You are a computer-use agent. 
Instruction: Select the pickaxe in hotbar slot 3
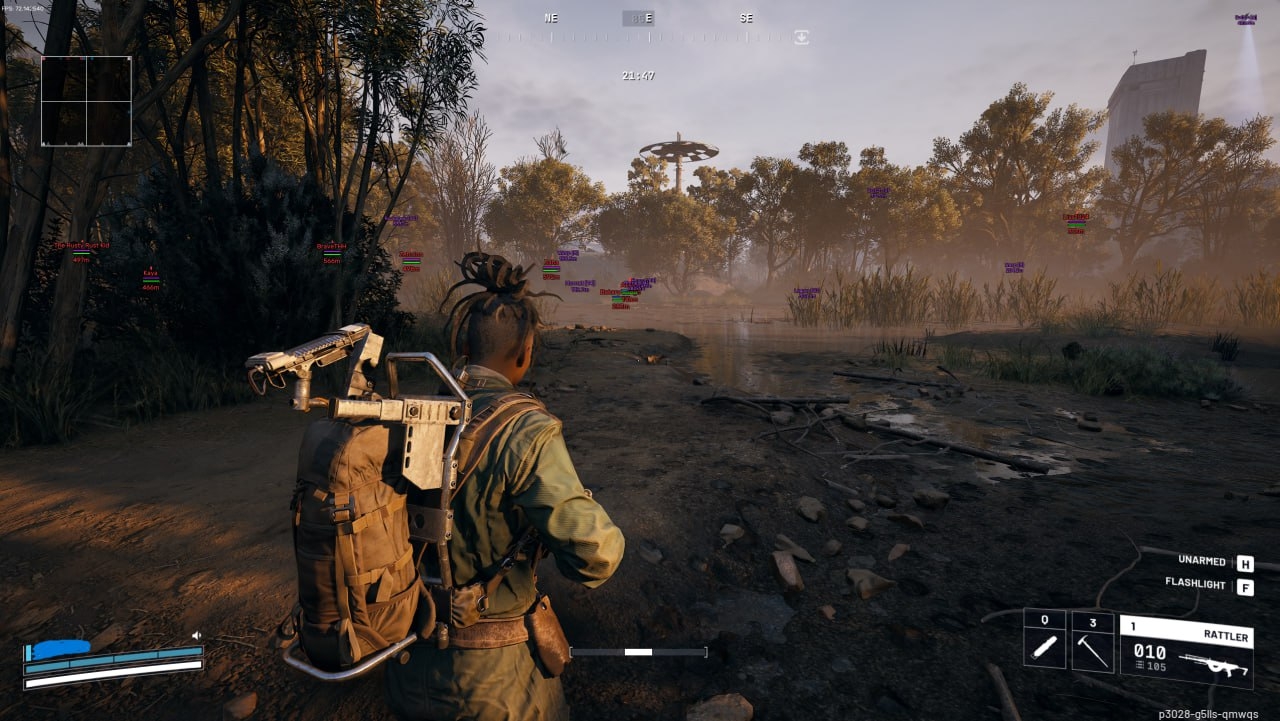tap(1091, 651)
